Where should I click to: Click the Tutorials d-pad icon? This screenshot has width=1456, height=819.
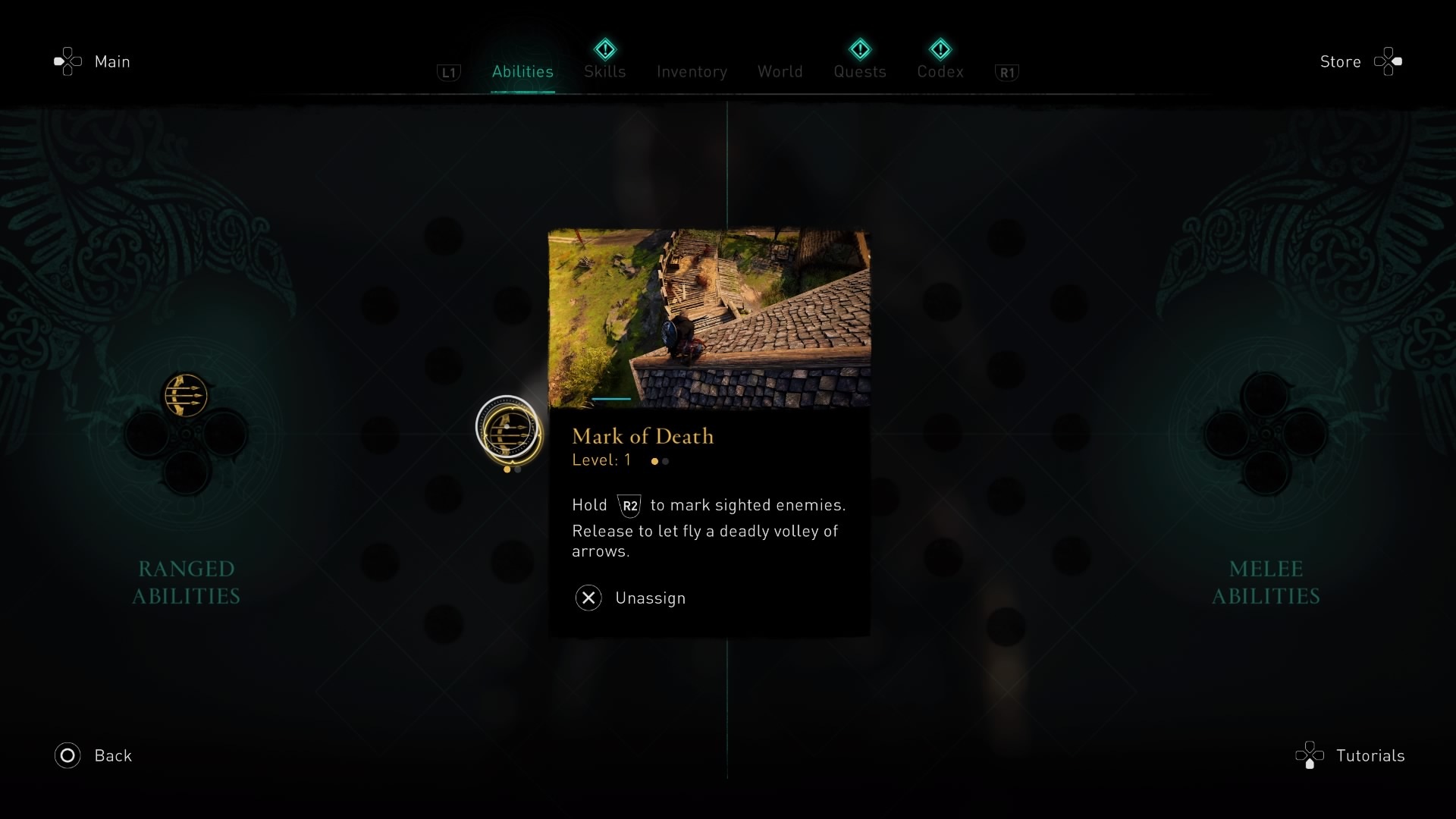pyautogui.click(x=1310, y=755)
